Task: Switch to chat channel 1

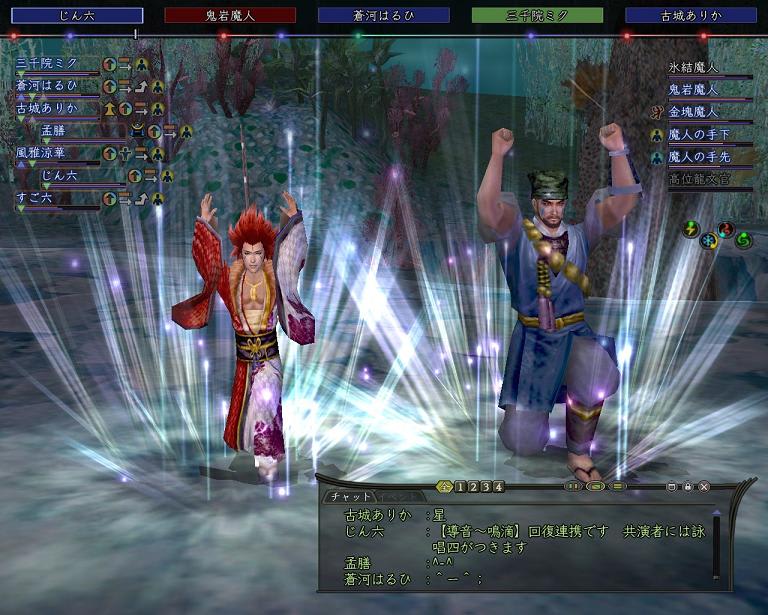Action: [x=460, y=487]
